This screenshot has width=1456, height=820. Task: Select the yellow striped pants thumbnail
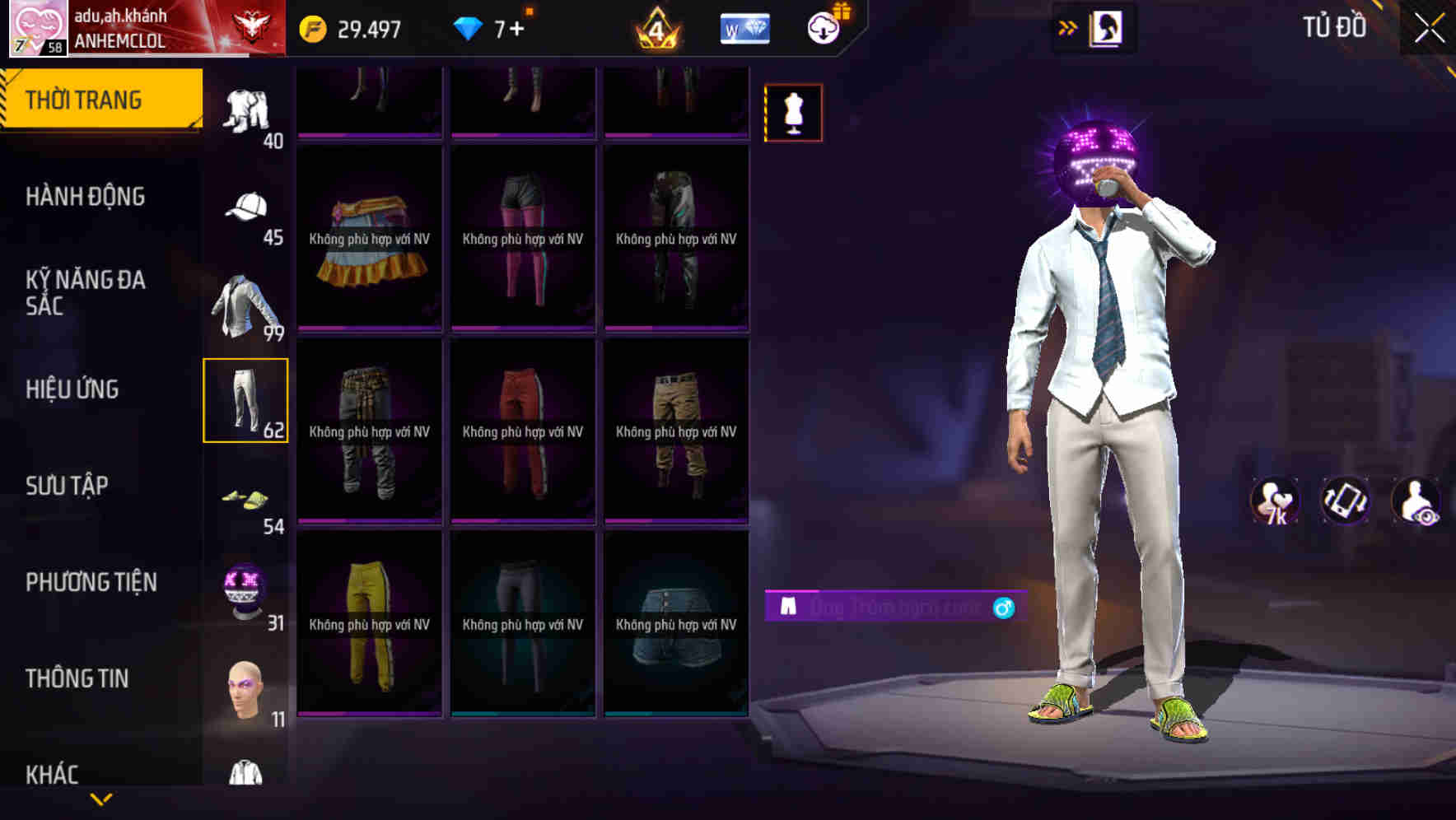[370, 626]
